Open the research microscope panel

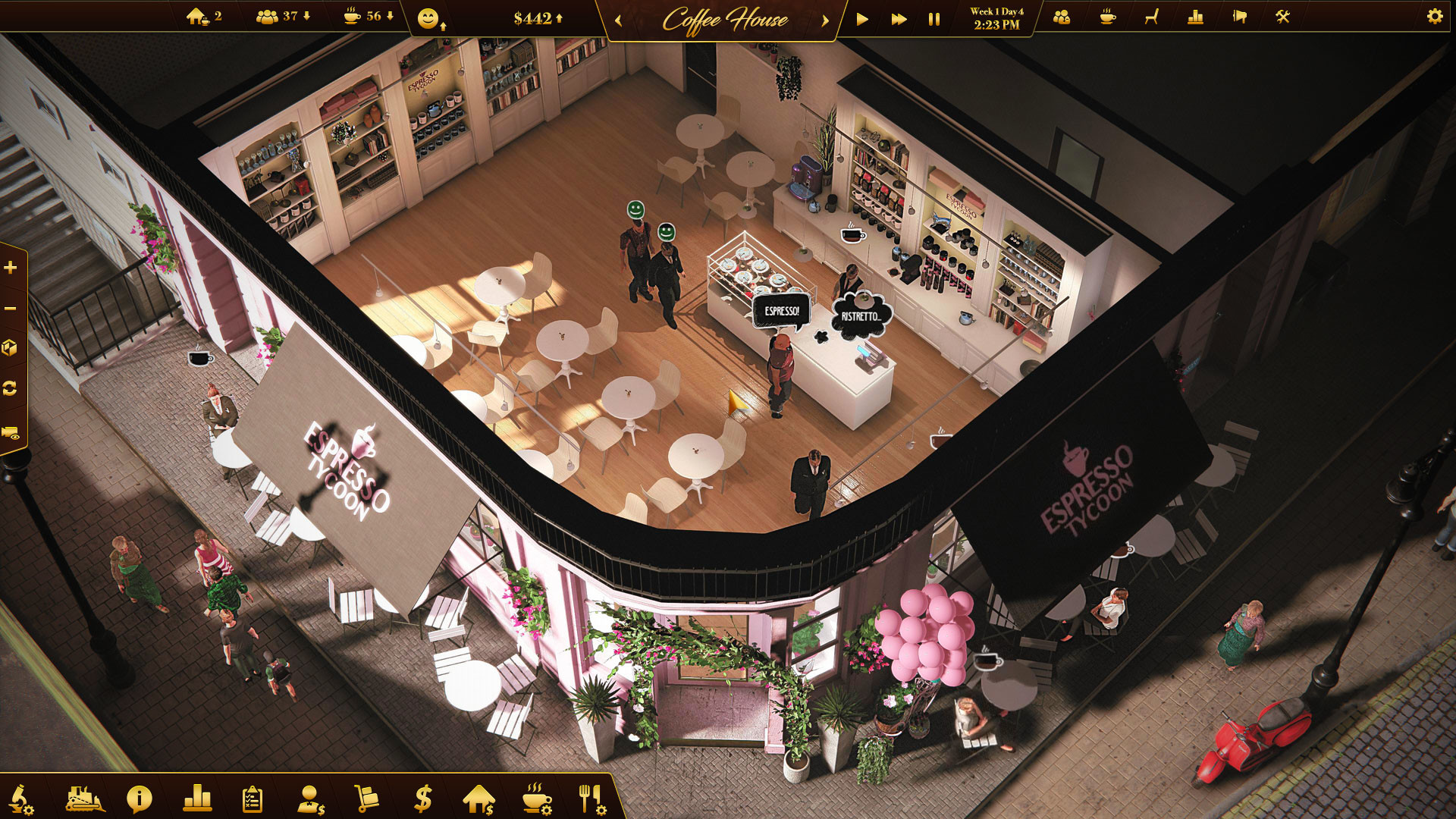tap(23, 798)
